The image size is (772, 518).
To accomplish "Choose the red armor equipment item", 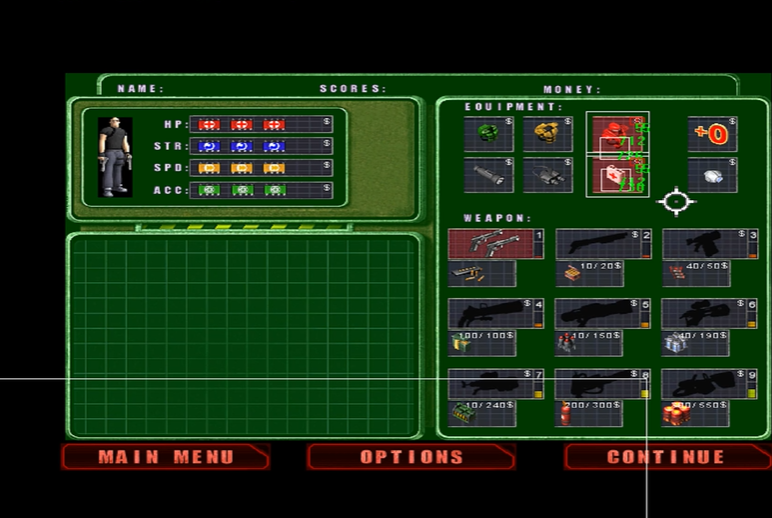I will [x=616, y=133].
